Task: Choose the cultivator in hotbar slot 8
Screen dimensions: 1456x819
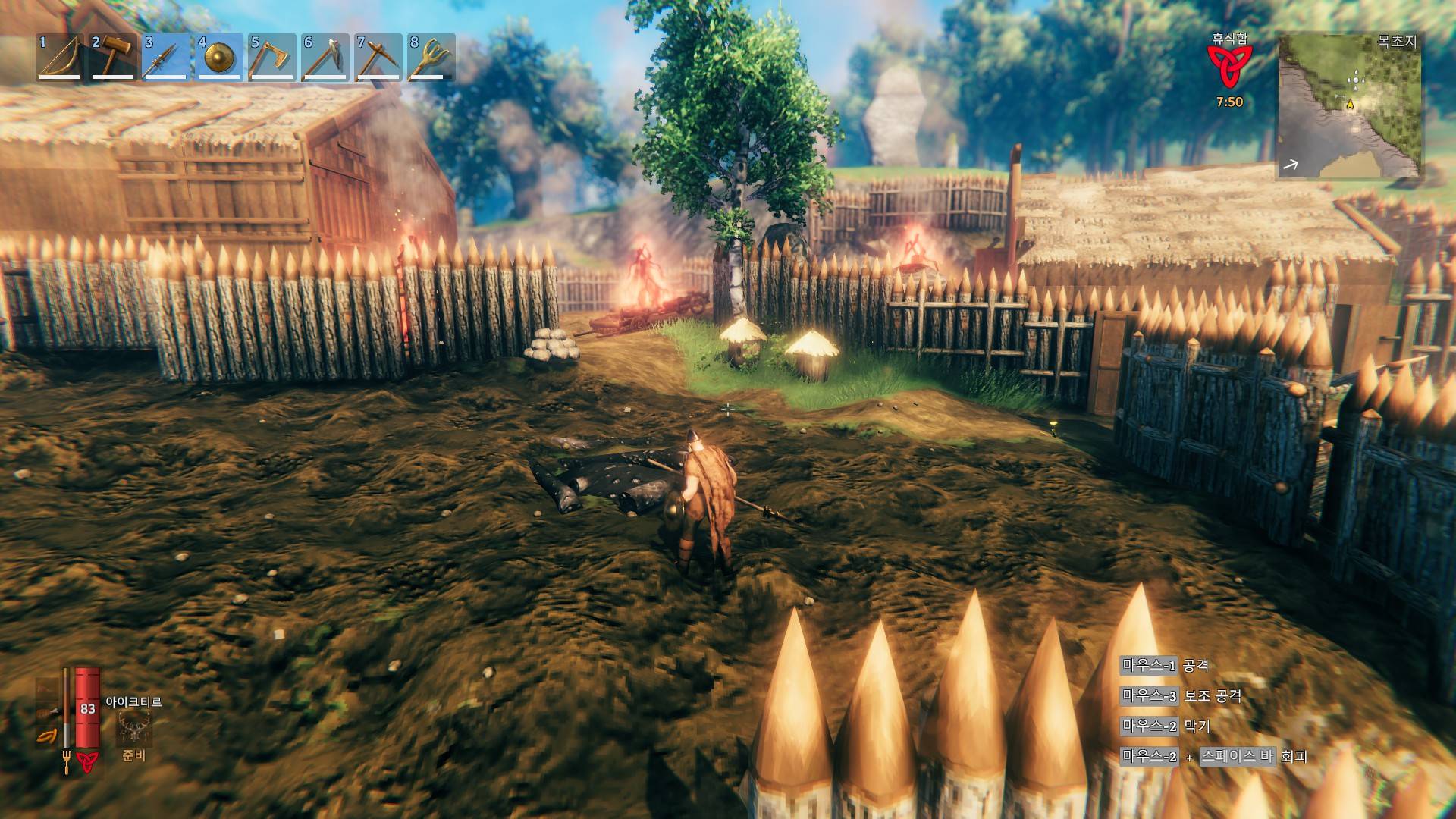Action: click(x=431, y=57)
